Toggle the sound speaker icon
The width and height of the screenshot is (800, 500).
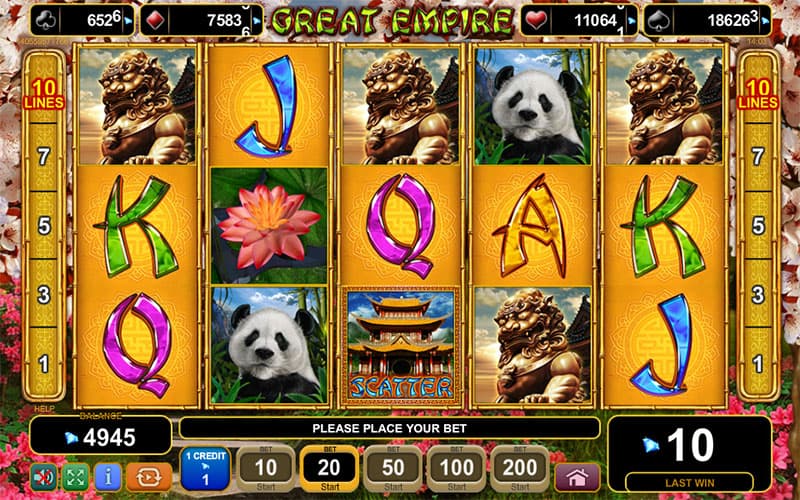point(44,476)
